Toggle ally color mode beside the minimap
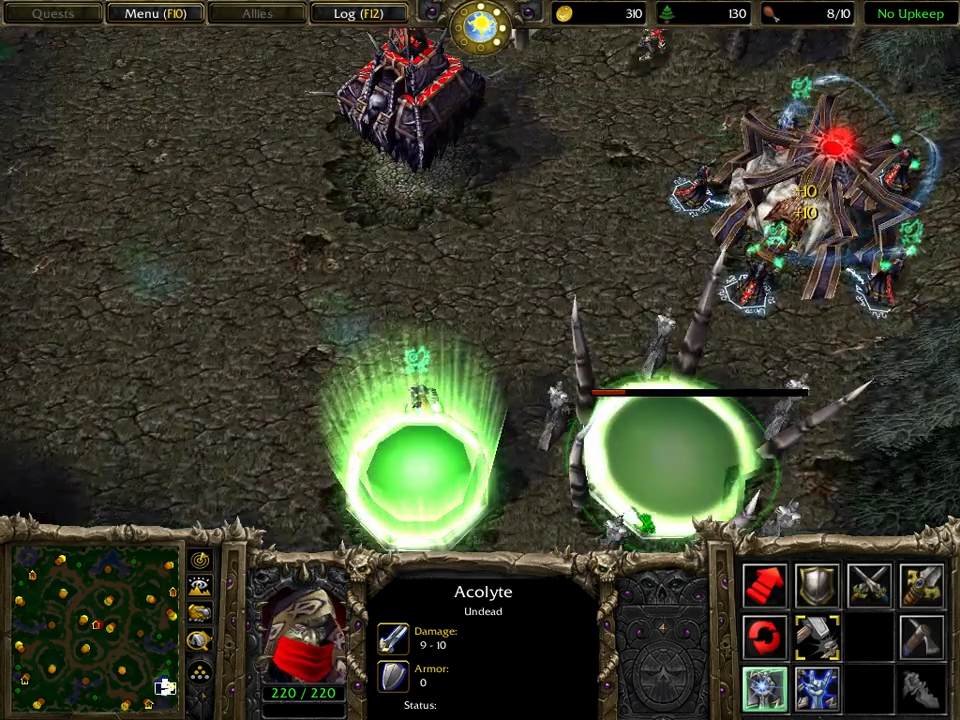The width and height of the screenshot is (960, 720). (200, 614)
